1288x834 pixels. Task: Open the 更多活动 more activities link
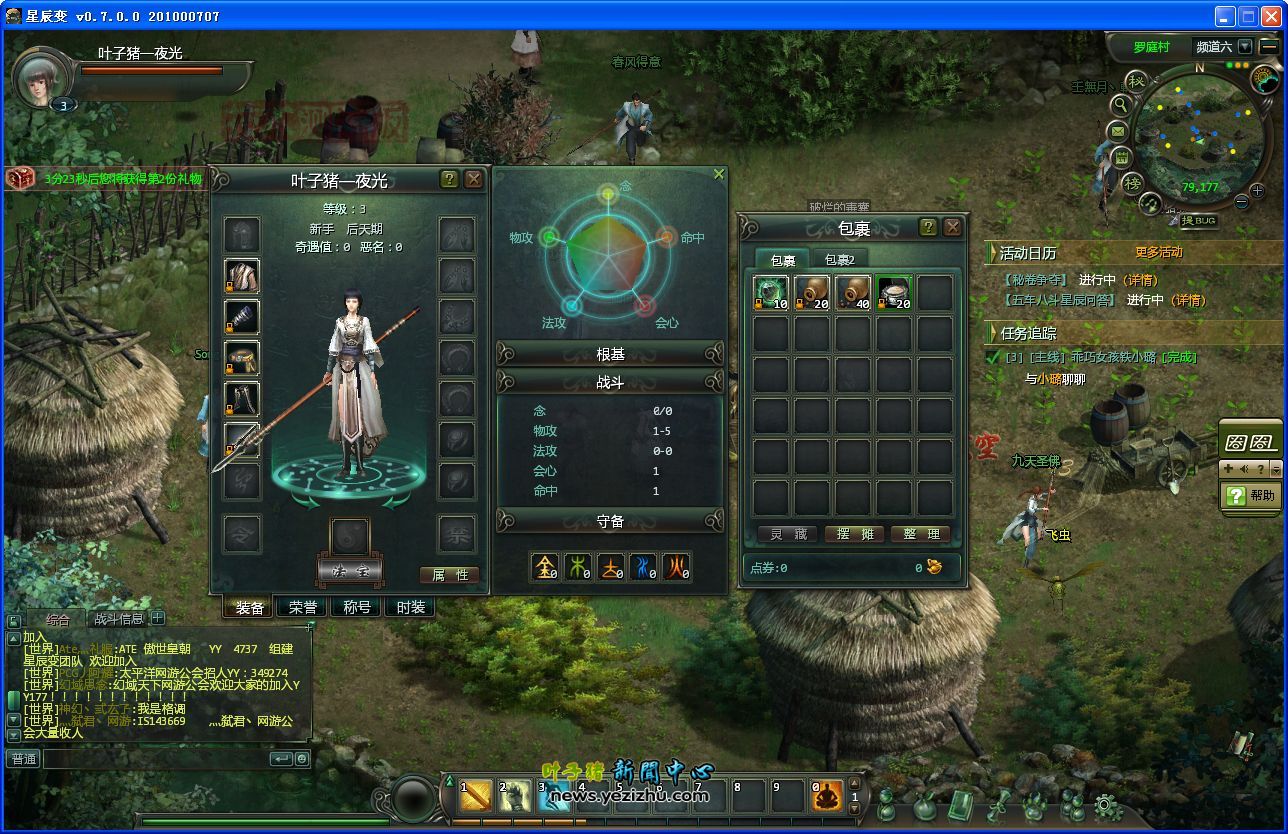(x=1158, y=253)
